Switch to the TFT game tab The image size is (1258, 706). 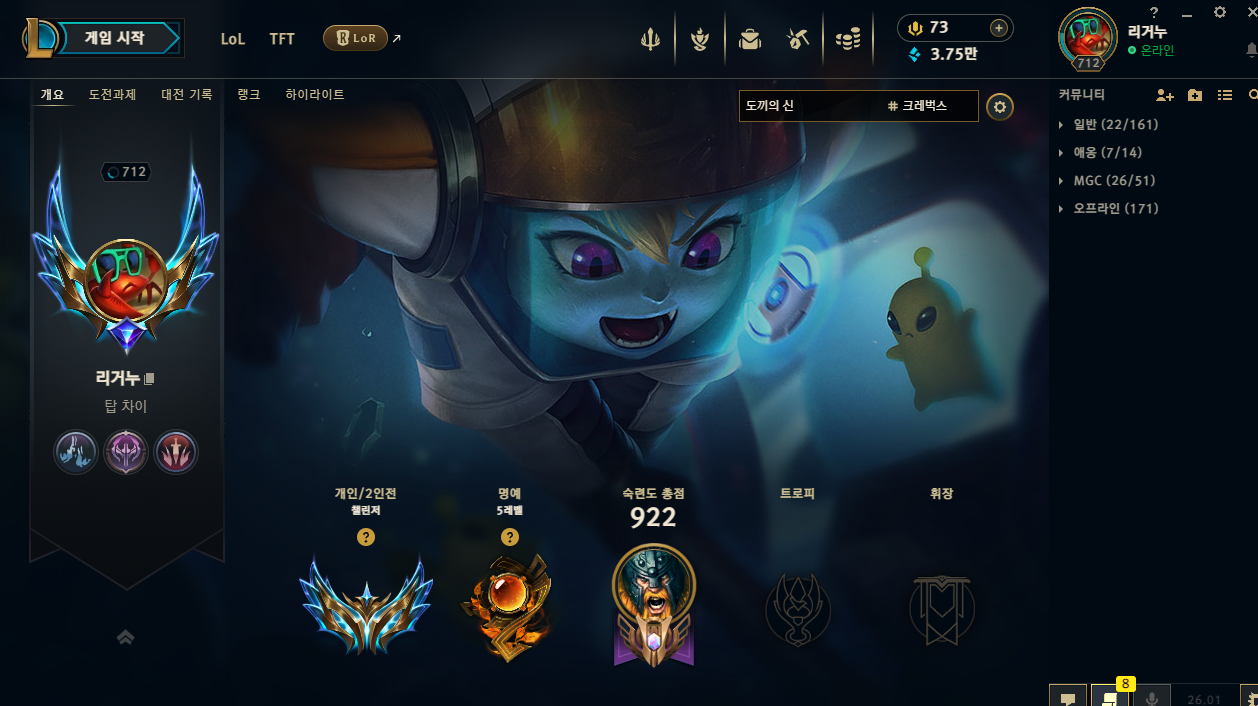[282, 39]
